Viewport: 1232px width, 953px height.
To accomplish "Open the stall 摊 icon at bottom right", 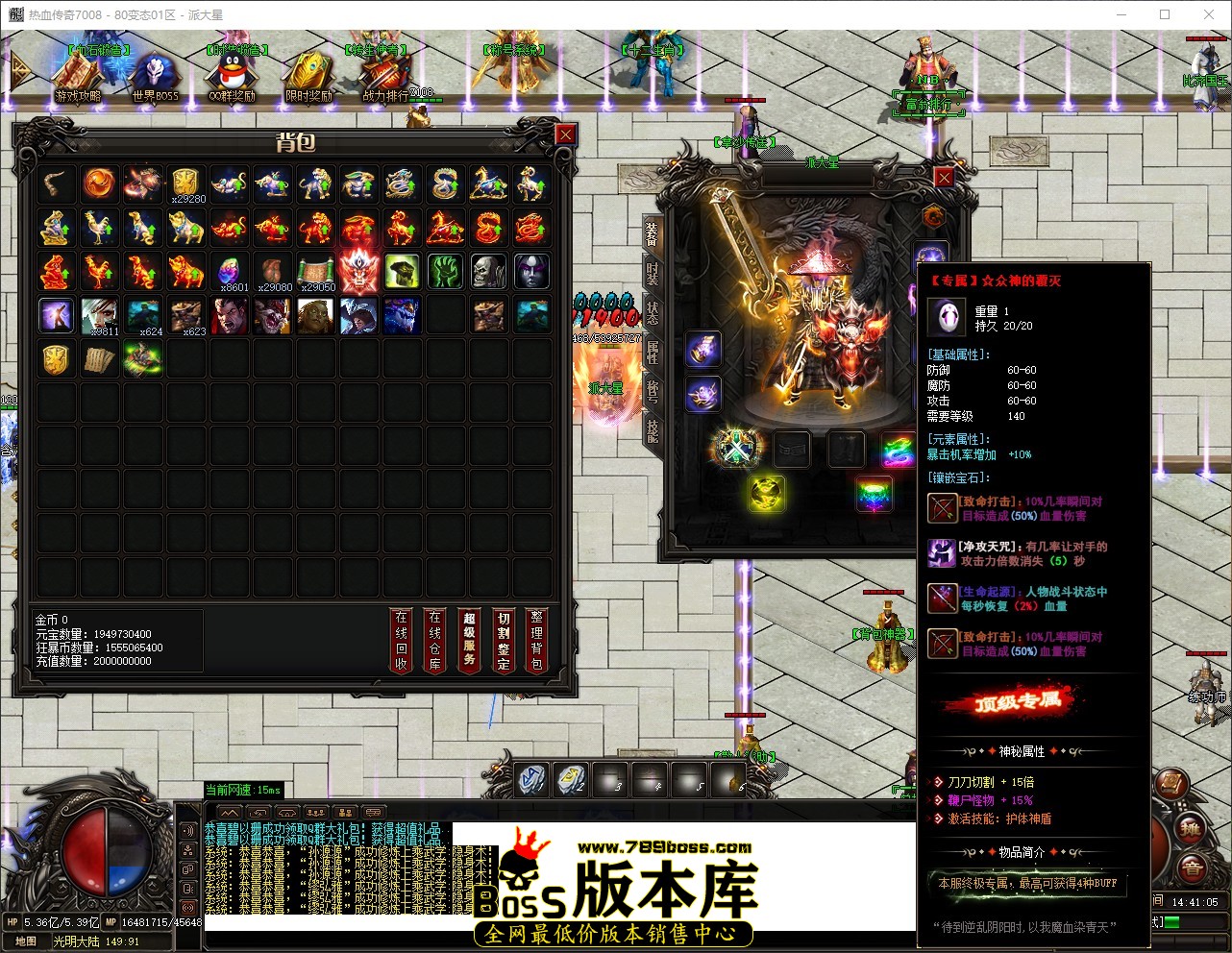I will (x=1191, y=828).
